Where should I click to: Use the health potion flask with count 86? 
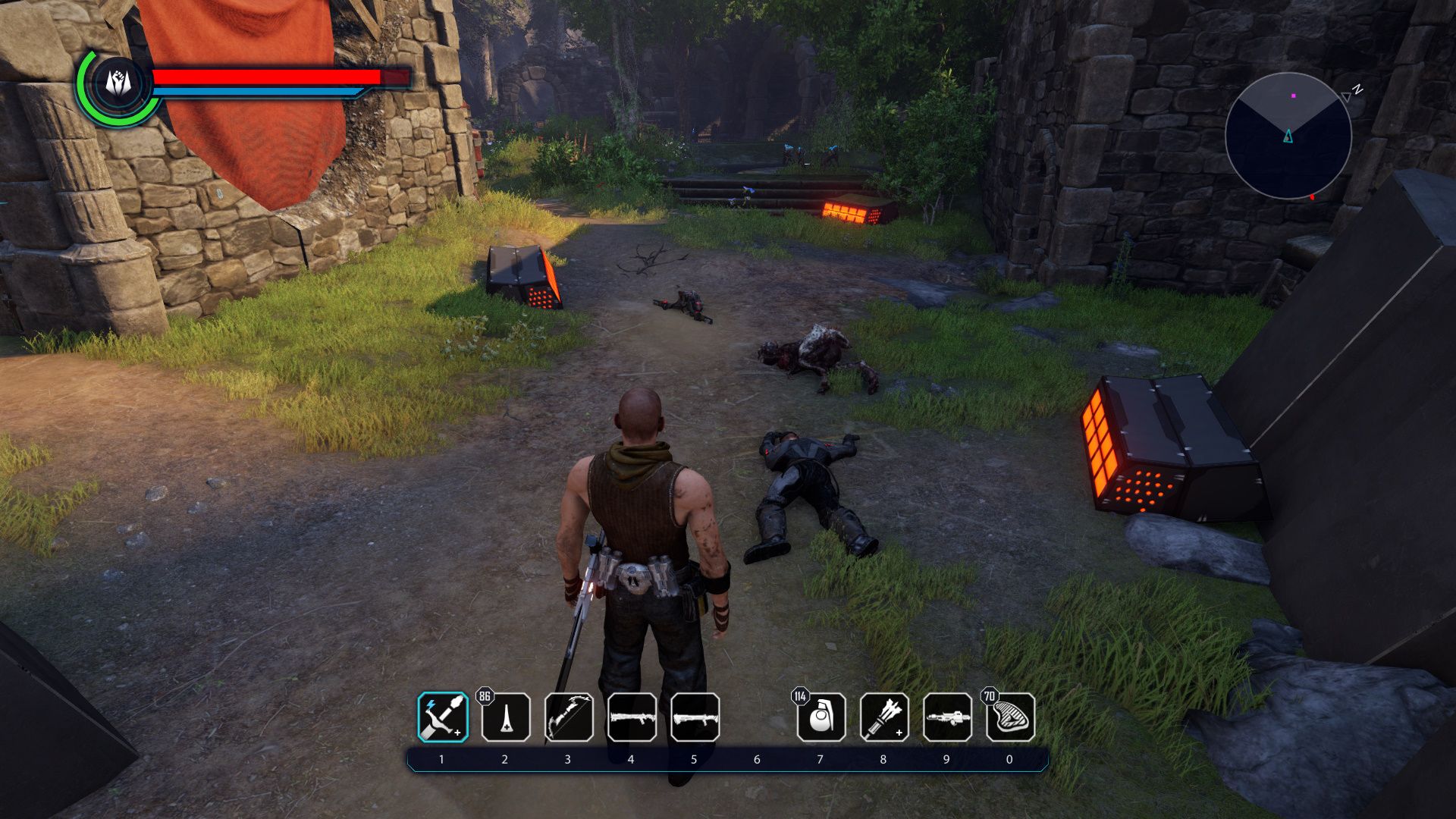point(506,717)
